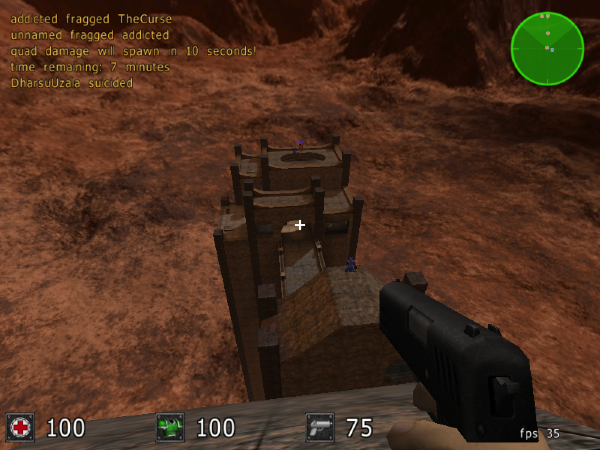This screenshot has height=450, width=600.
Task: Click the green circular radar minimap
Action: click(x=547, y=48)
